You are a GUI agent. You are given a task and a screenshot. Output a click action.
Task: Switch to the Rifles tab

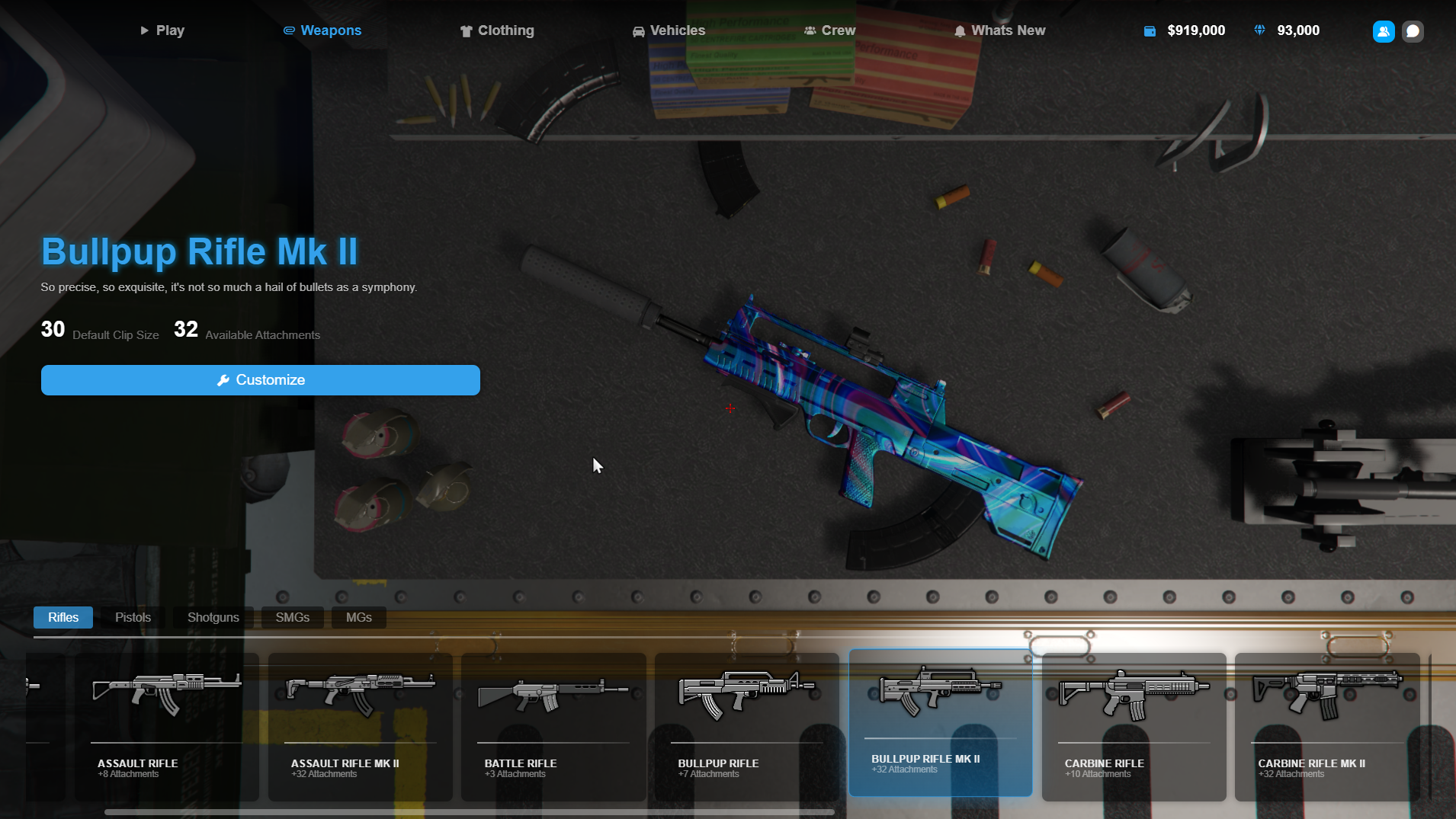63,617
